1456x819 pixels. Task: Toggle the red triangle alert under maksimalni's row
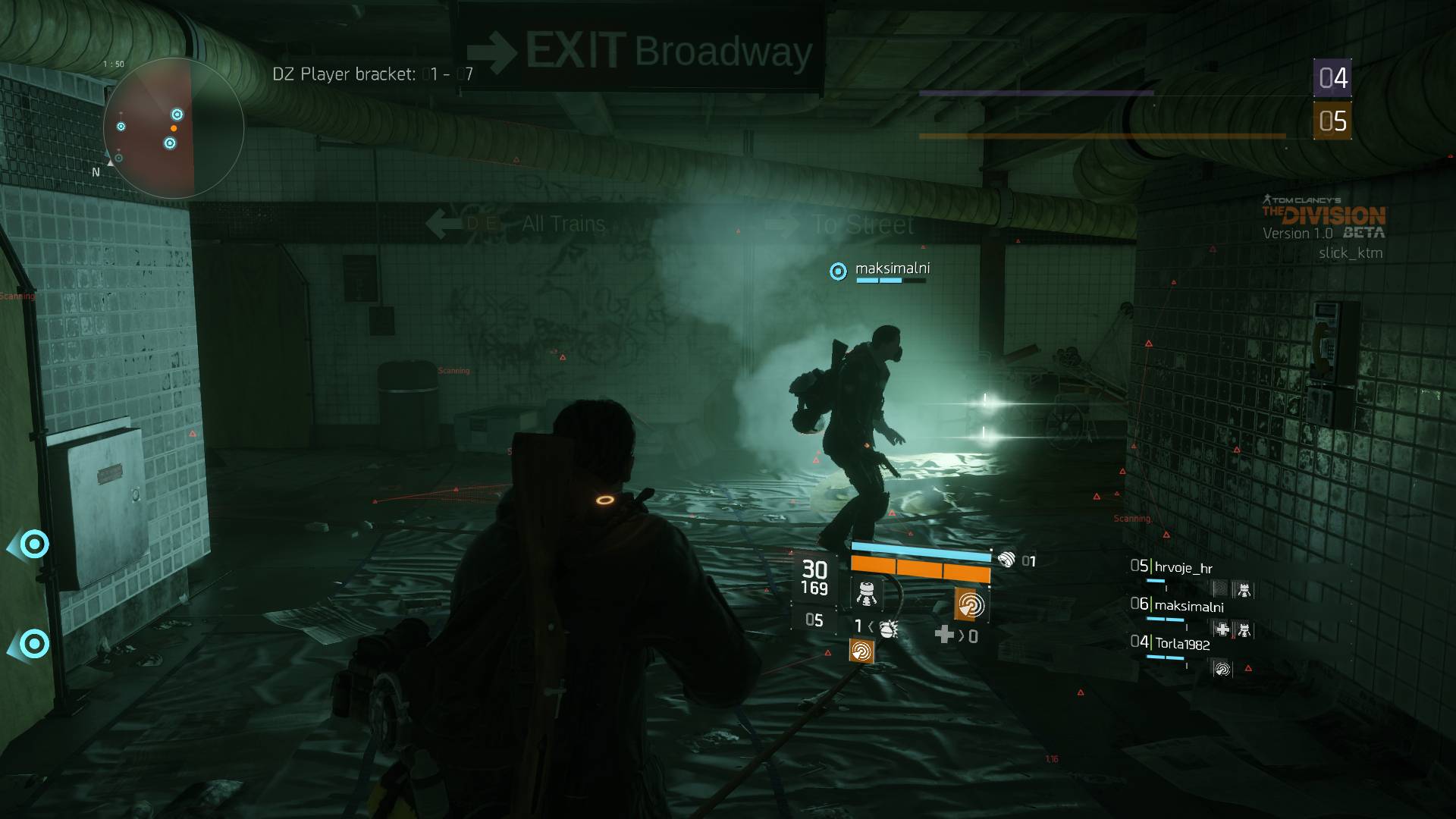pos(1247,669)
